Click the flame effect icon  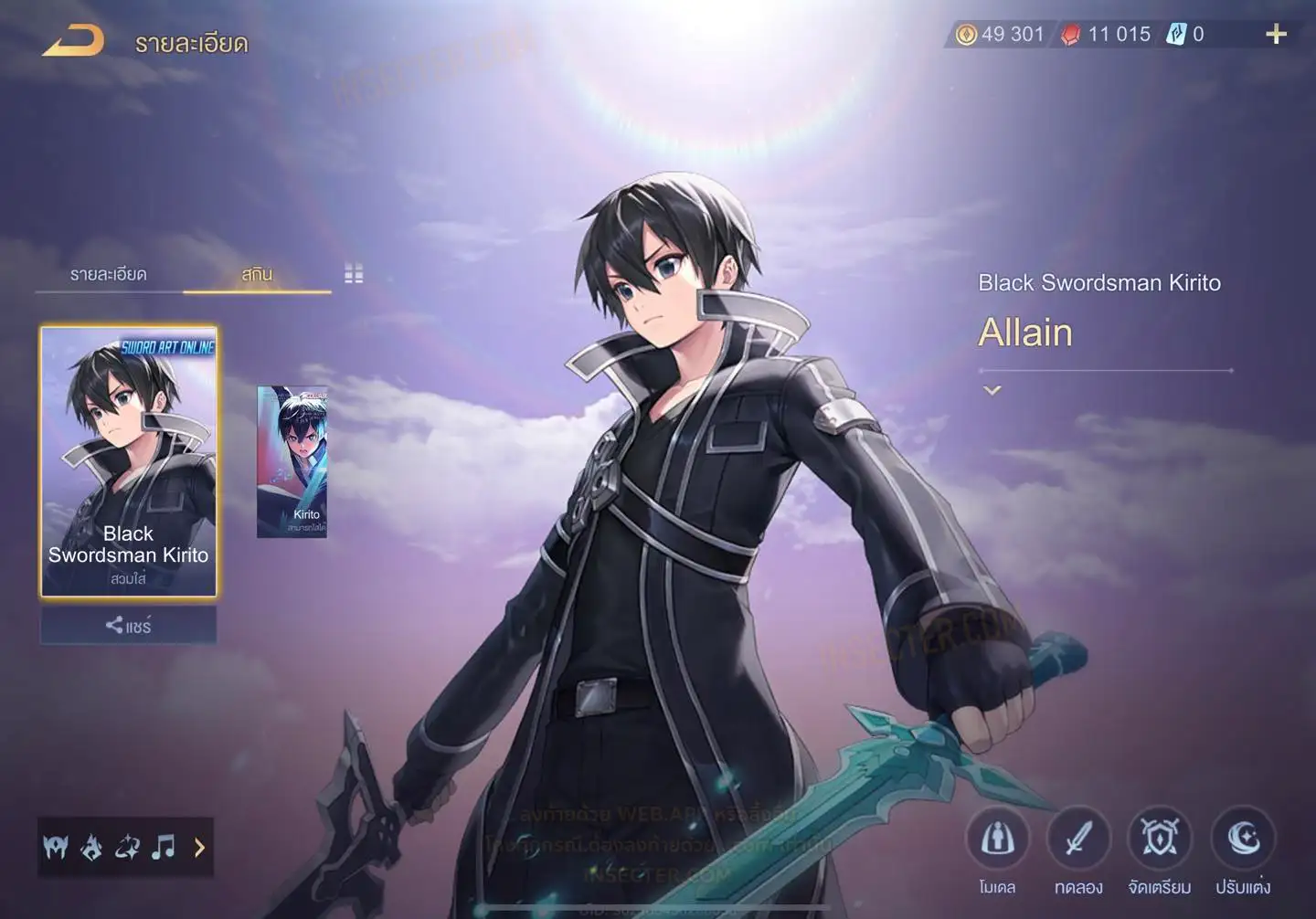click(x=91, y=848)
